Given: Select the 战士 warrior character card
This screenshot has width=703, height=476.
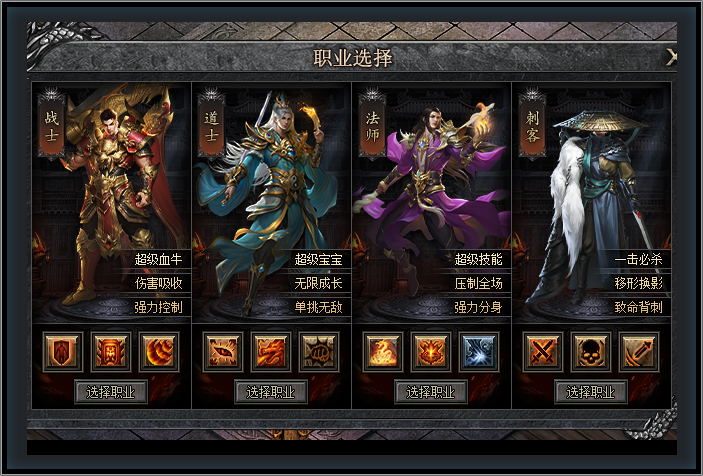Looking at the screenshot, I should (112, 200).
